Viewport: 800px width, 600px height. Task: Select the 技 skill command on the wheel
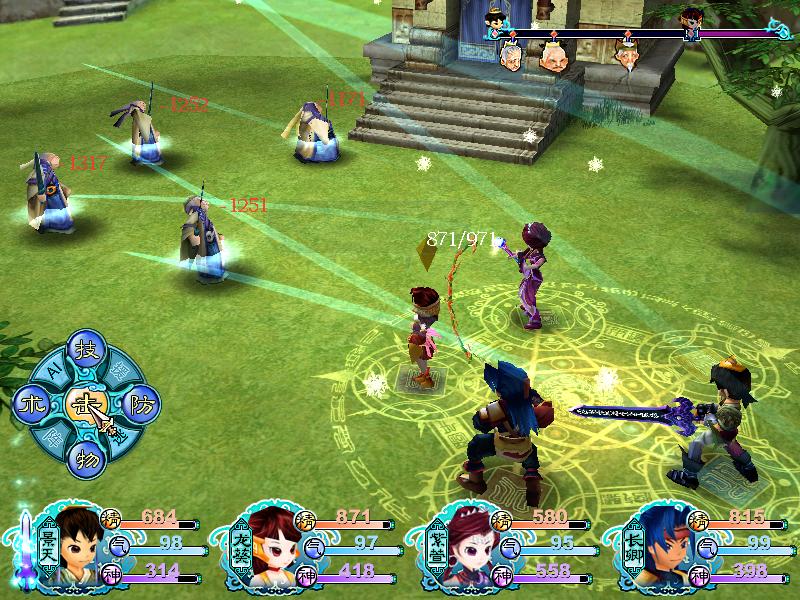point(85,349)
